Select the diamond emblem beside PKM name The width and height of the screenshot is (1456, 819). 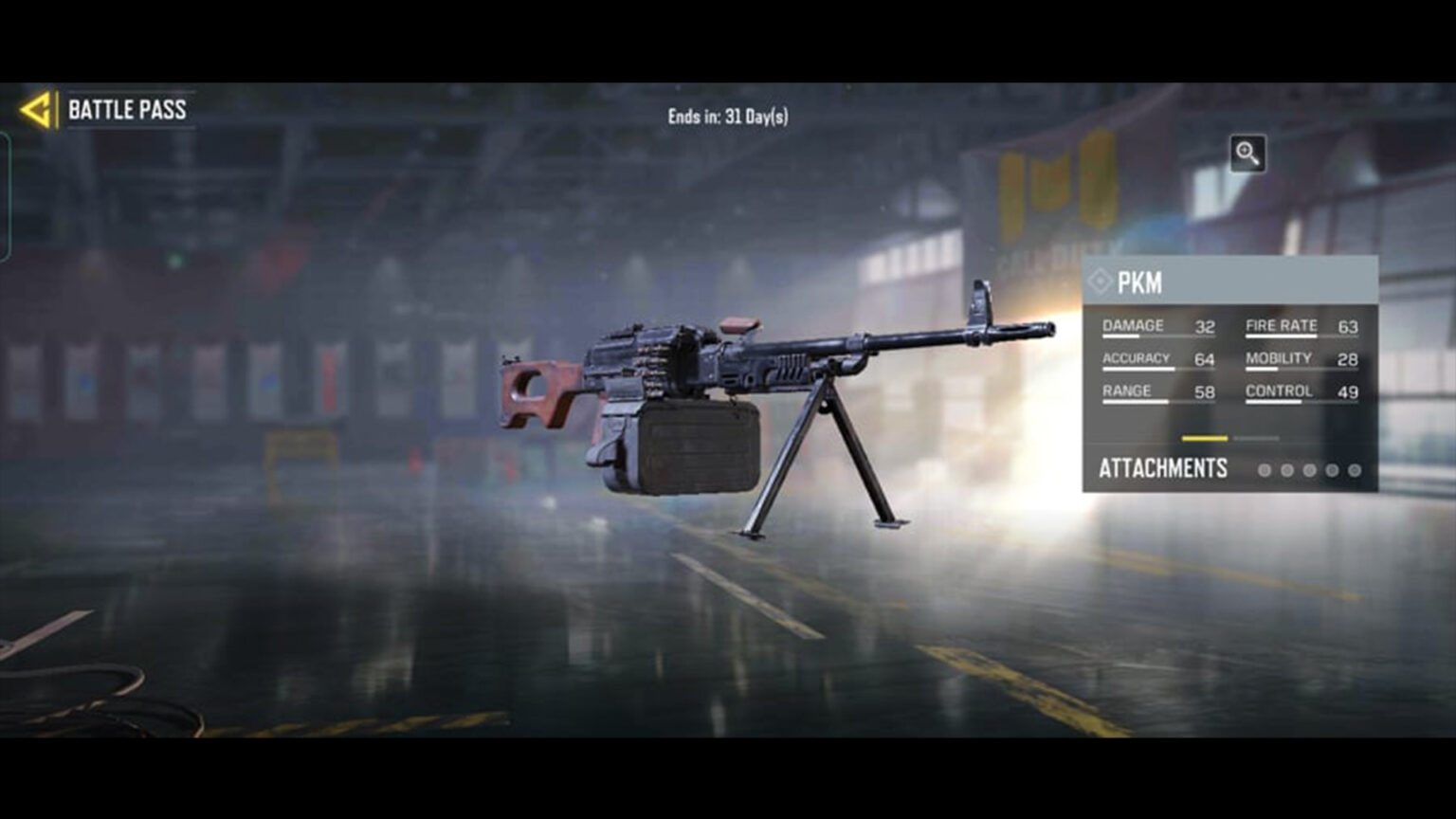pos(1102,282)
